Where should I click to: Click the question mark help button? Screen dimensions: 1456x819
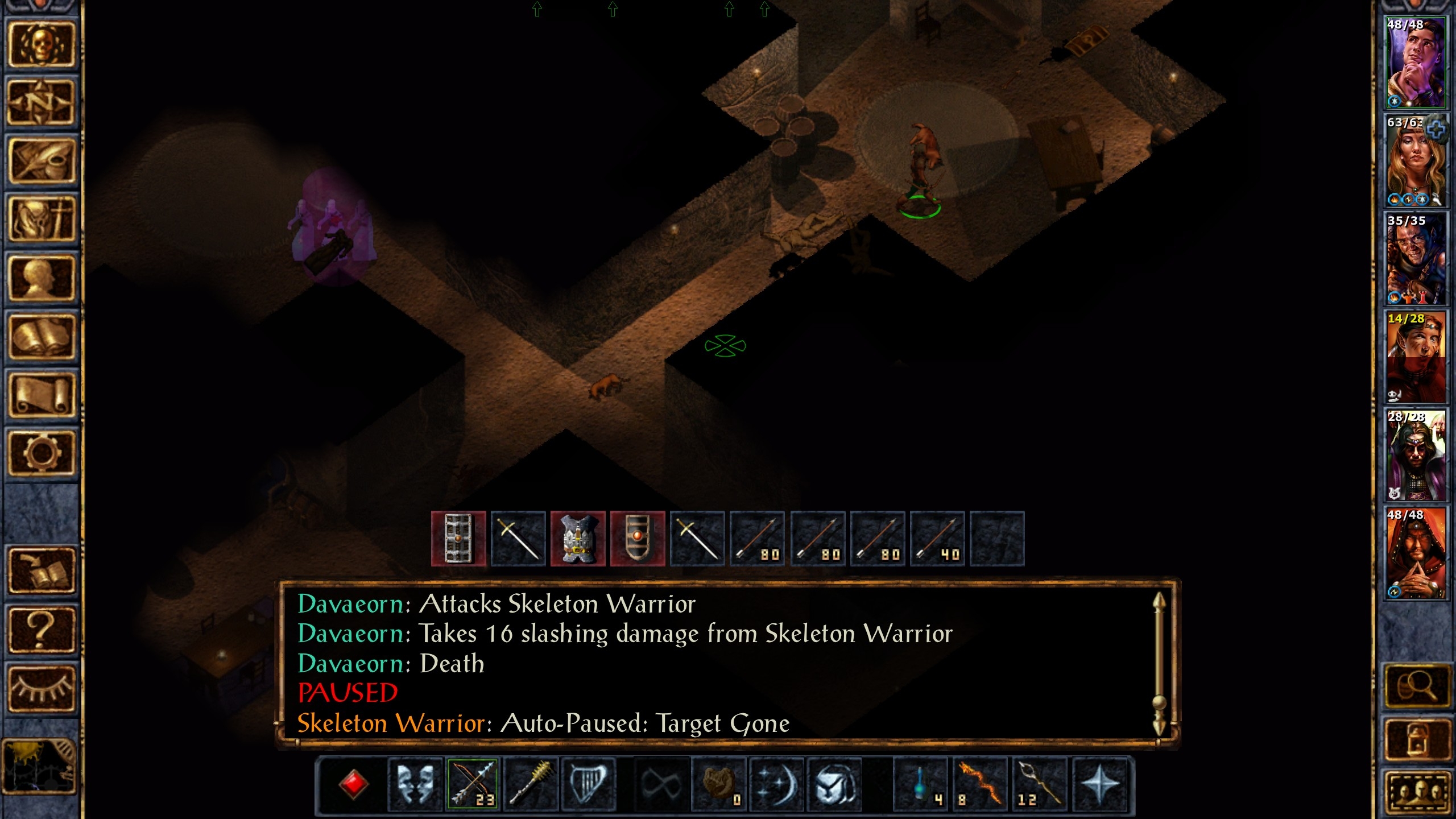pyautogui.click(x=41, y=629)
